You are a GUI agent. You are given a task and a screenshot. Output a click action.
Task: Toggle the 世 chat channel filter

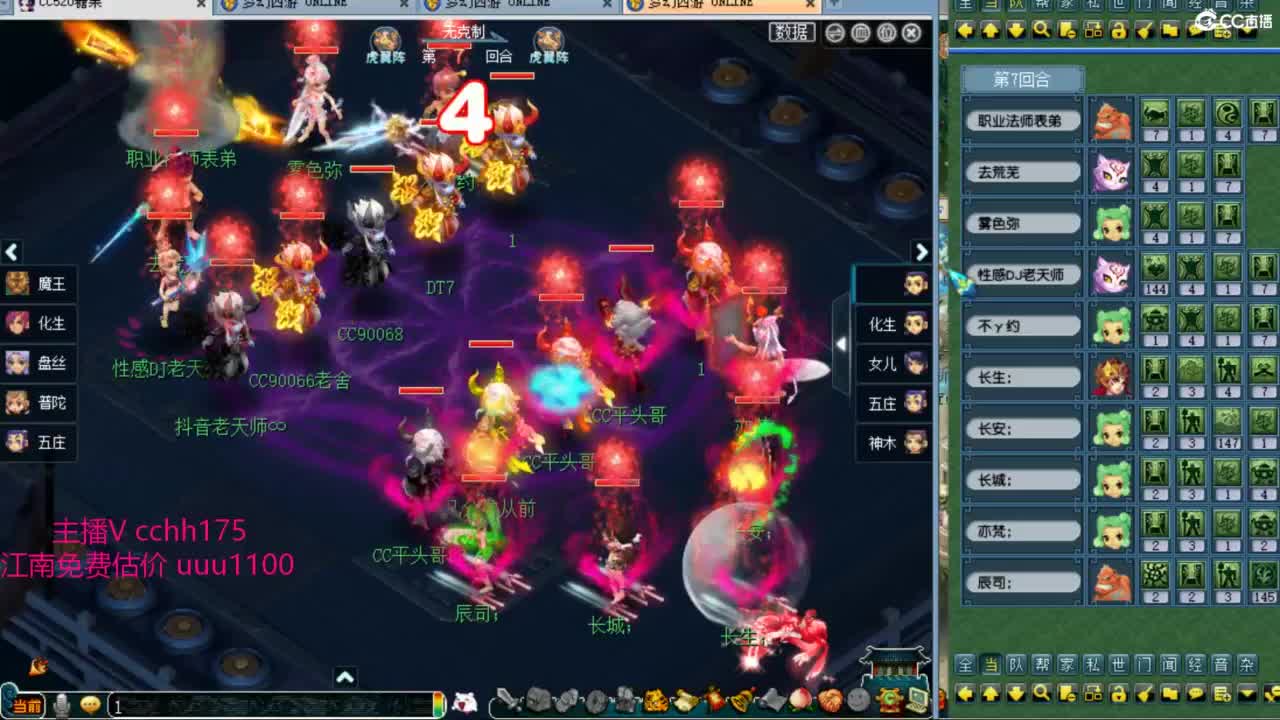click(x=1119, y=665)
